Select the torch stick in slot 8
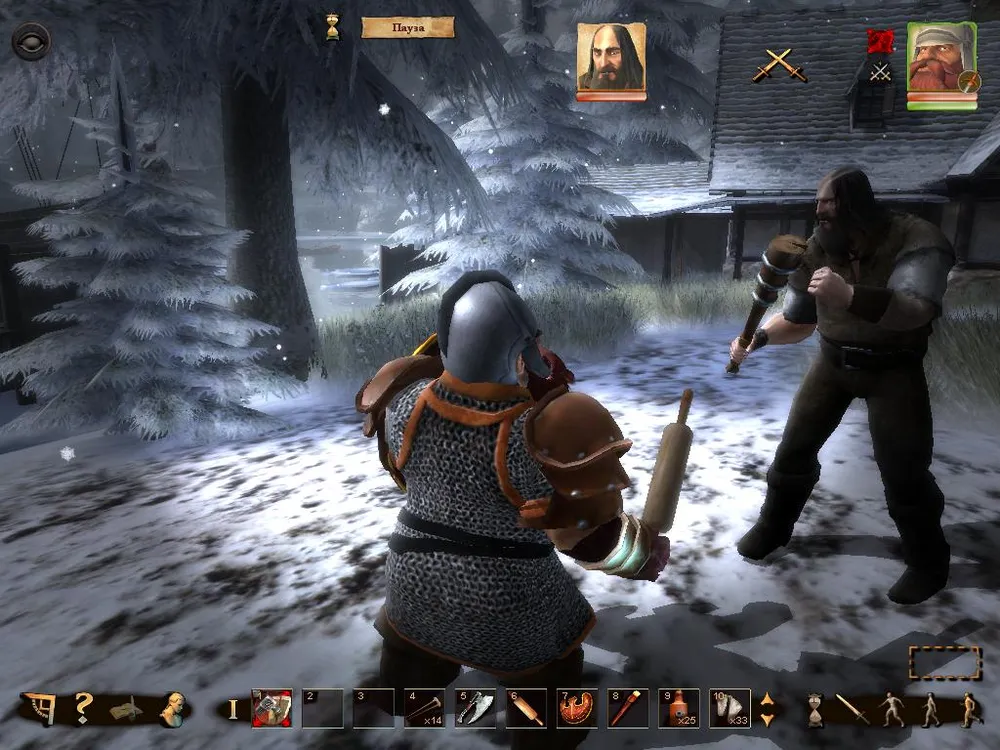 pyautogui.click(x=628, y=708)
